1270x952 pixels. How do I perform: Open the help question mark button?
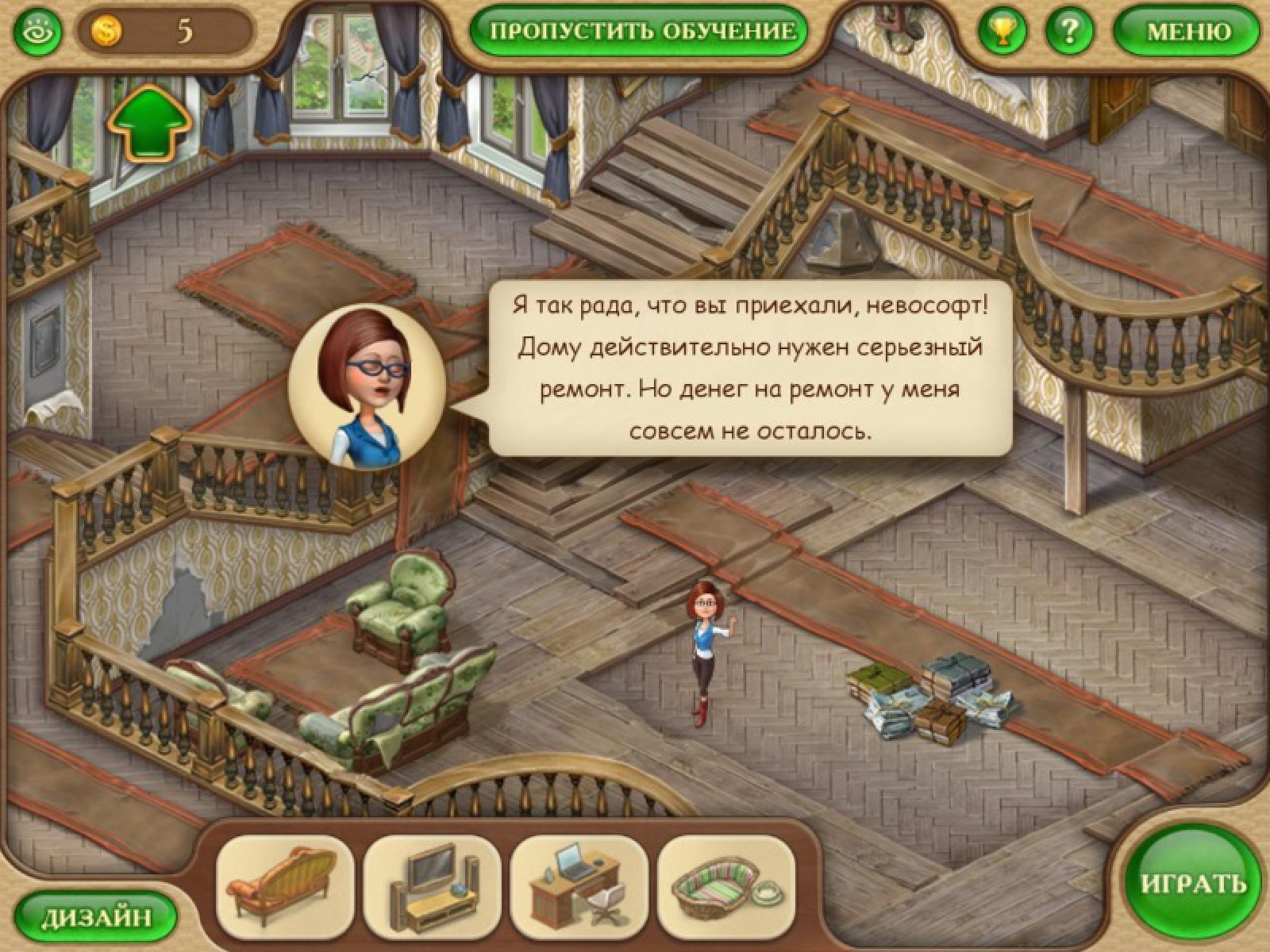(x=1071, y=31)
